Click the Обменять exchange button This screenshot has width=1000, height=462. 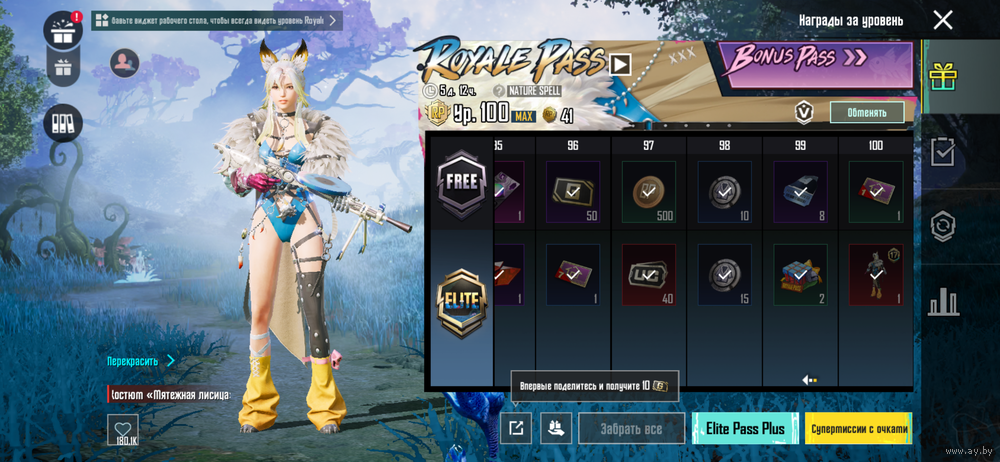tap(866, 112)
